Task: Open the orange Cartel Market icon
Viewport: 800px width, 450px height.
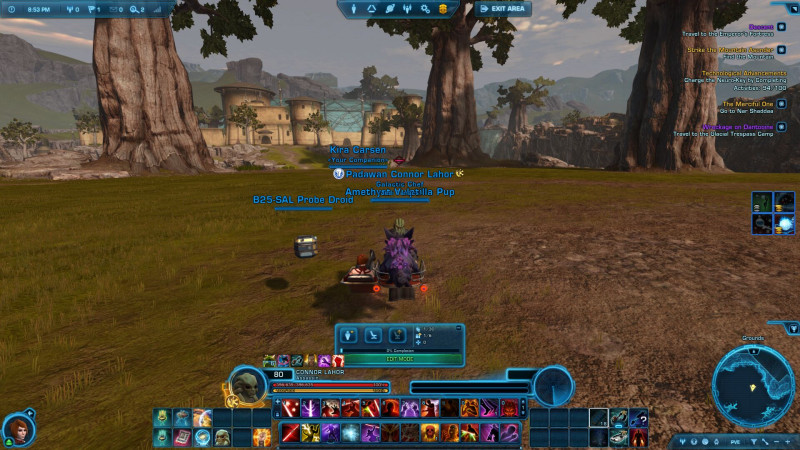Action: (x=442, y=9)
